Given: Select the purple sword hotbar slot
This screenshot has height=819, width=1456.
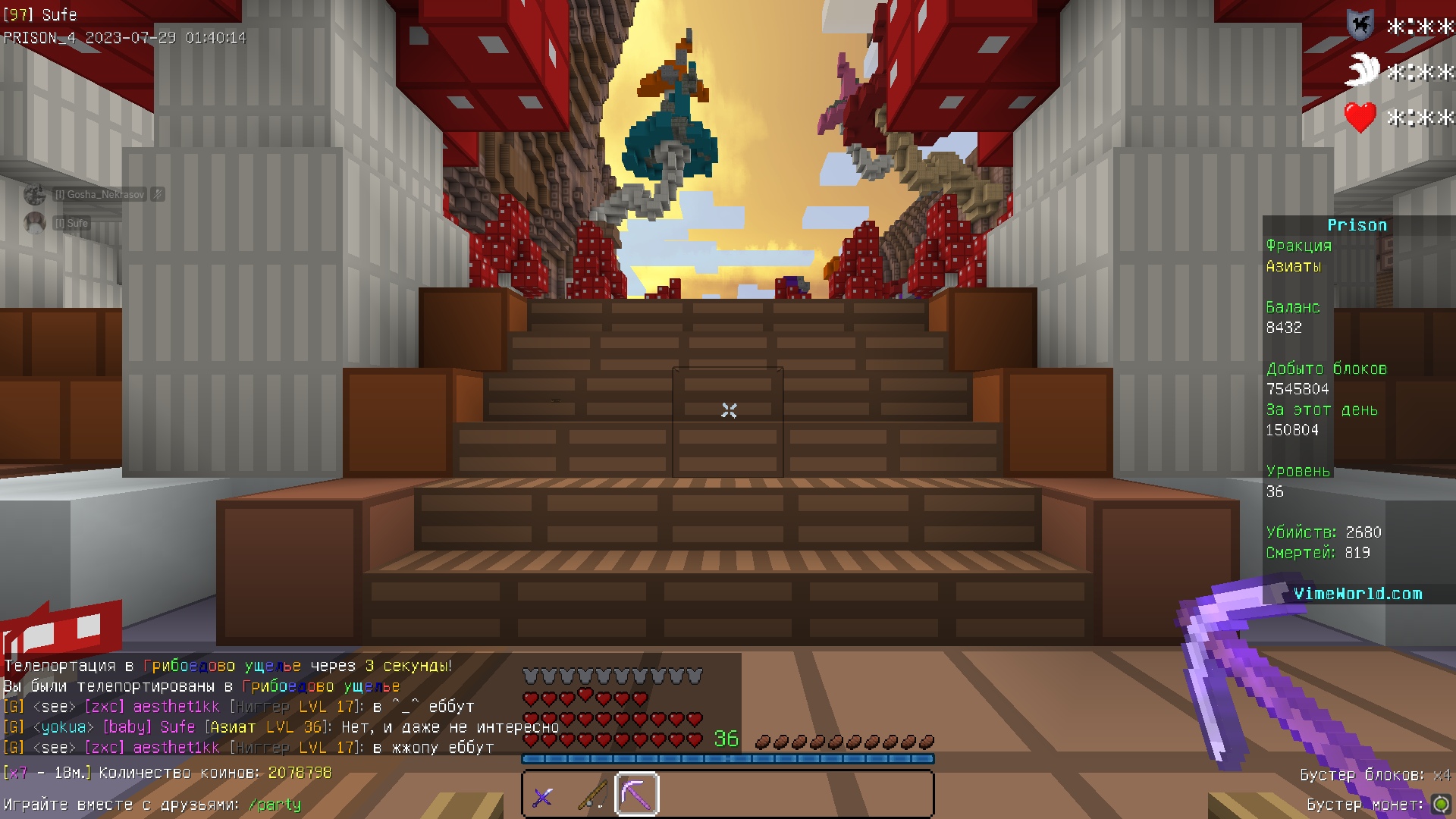Looking at the screenshot, I should pos(543,796).
